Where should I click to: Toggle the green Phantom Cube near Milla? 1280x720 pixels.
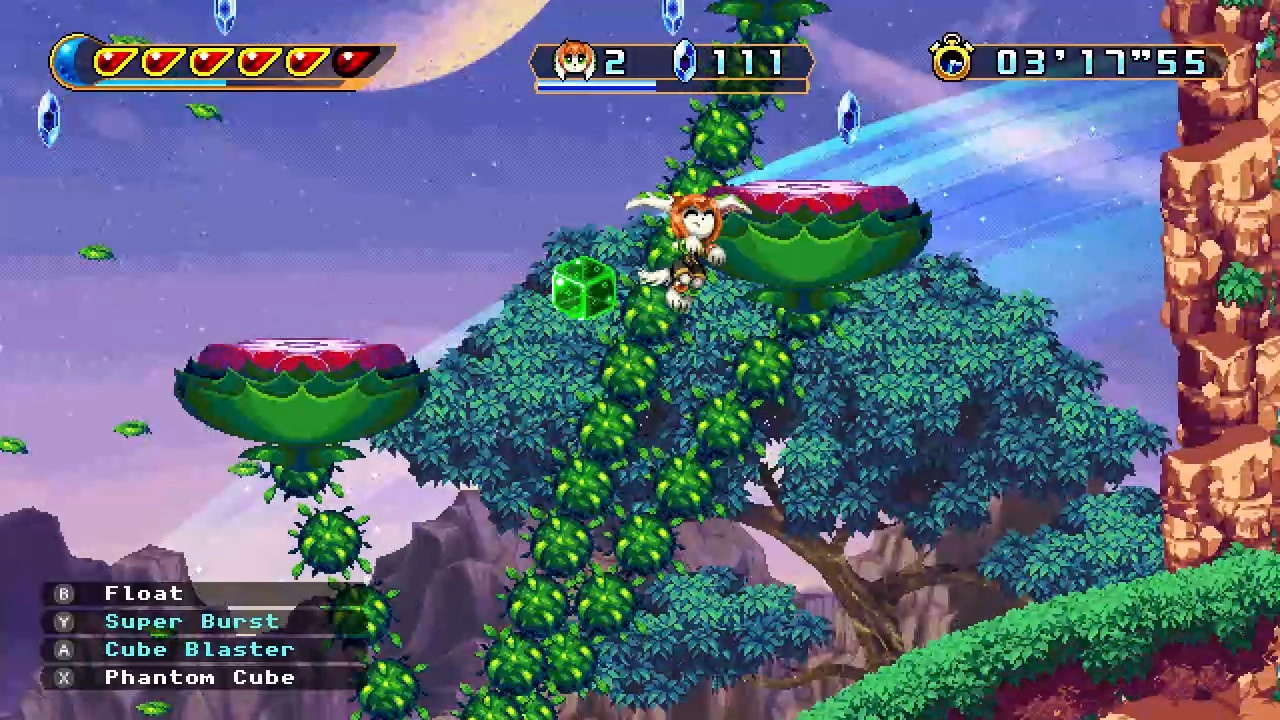click(585, 289)
